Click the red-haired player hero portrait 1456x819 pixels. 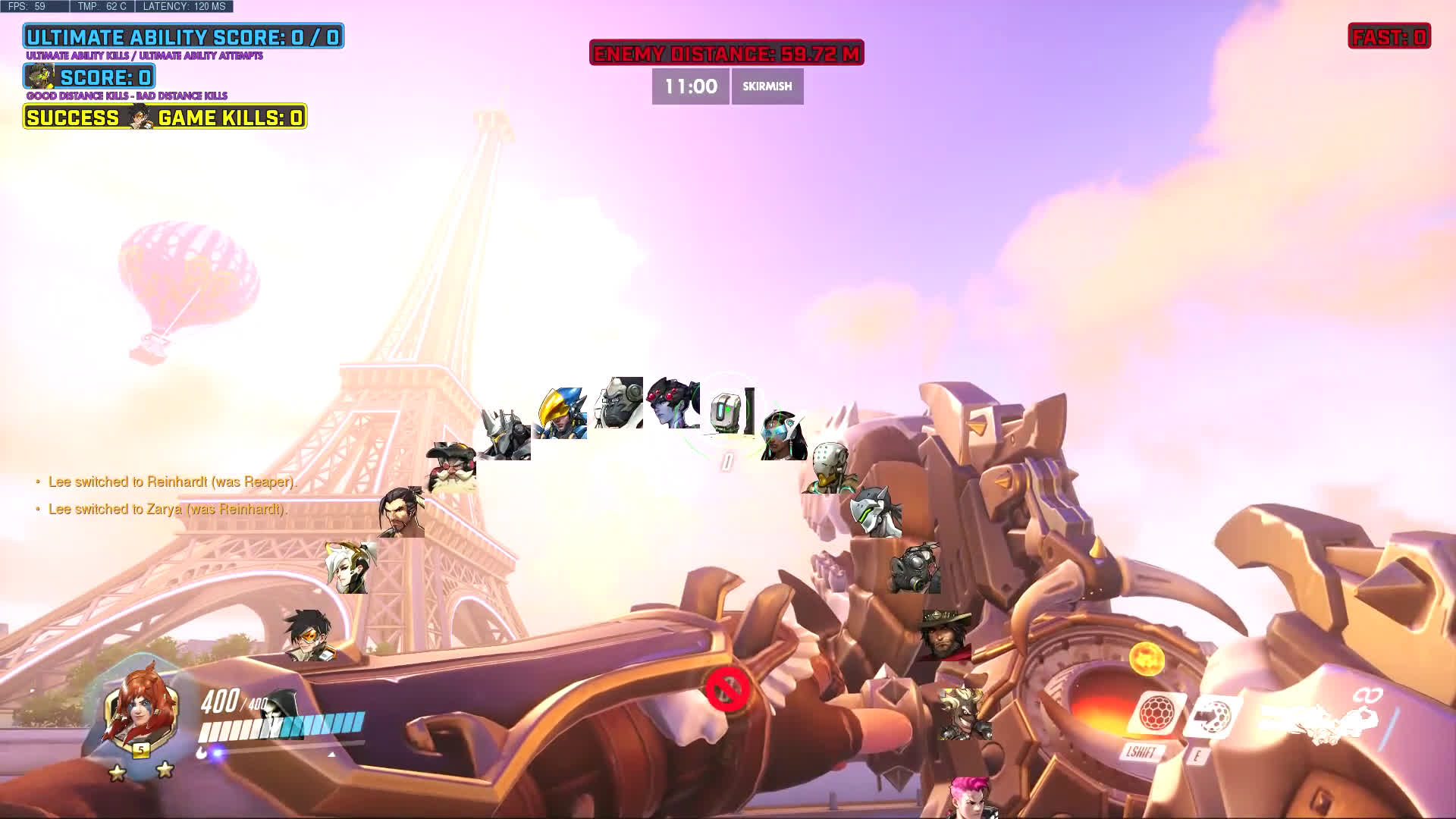(x=141, y=709)
